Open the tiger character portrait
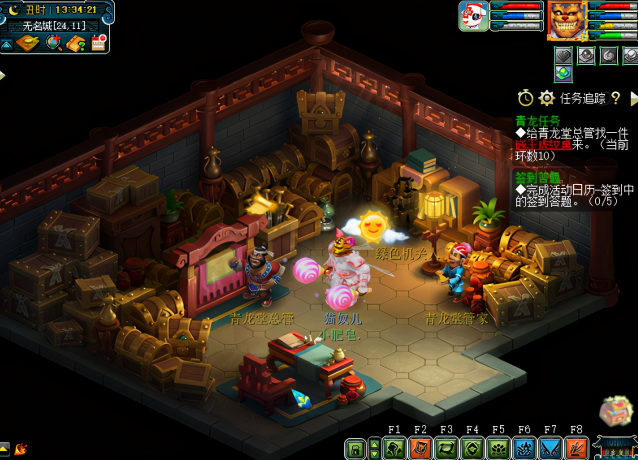 (x=567, y=20)
